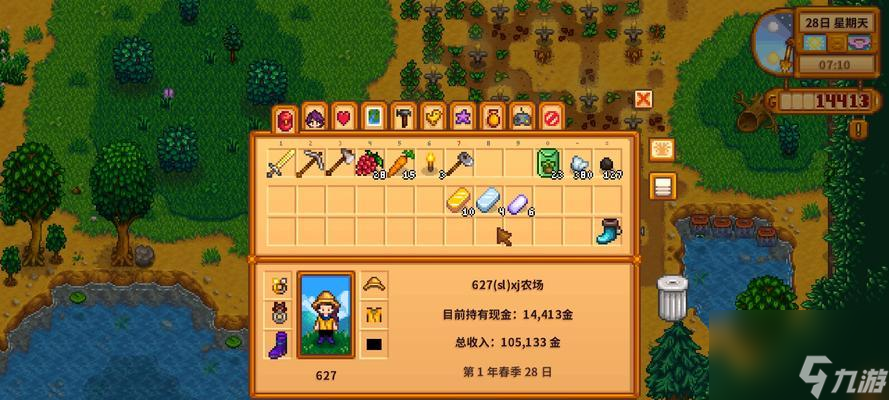Select the Exit Game tab with red circle
This screenshot has height=400, width=889.
click(x=551, y=118)
